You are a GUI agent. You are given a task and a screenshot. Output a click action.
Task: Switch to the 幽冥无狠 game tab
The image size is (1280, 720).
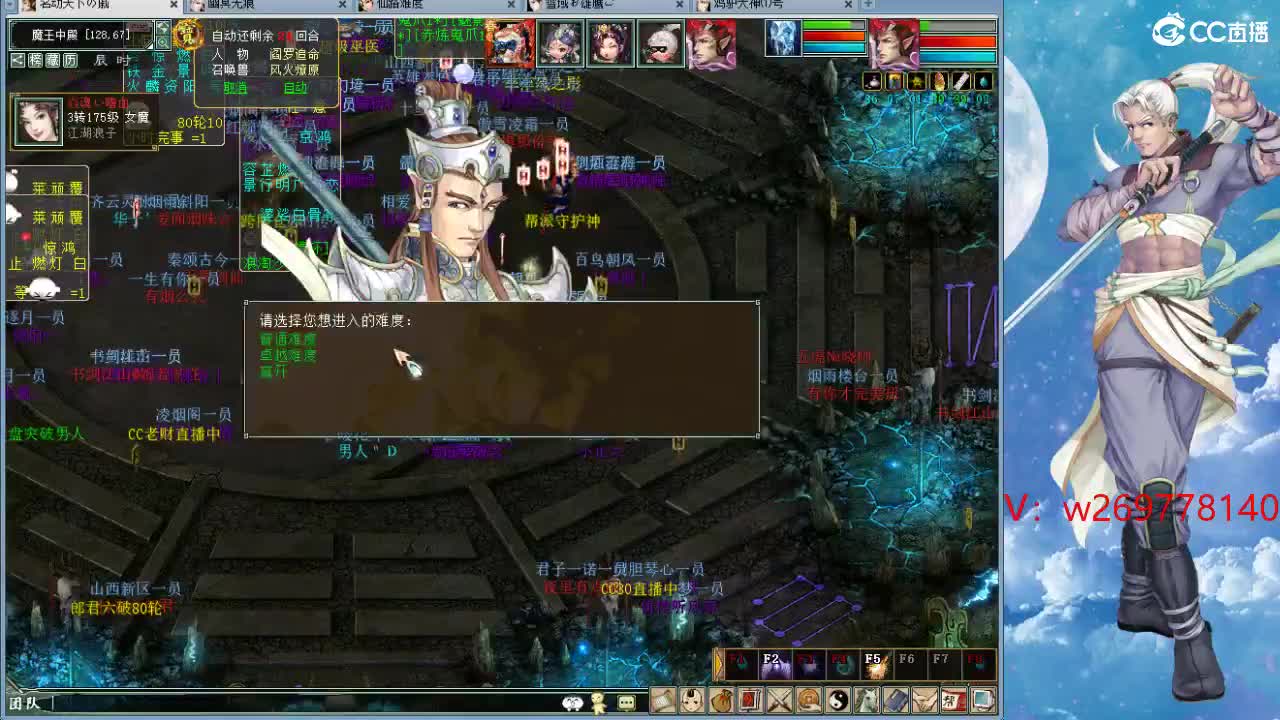pyautogui.click(x=230, y=5)
